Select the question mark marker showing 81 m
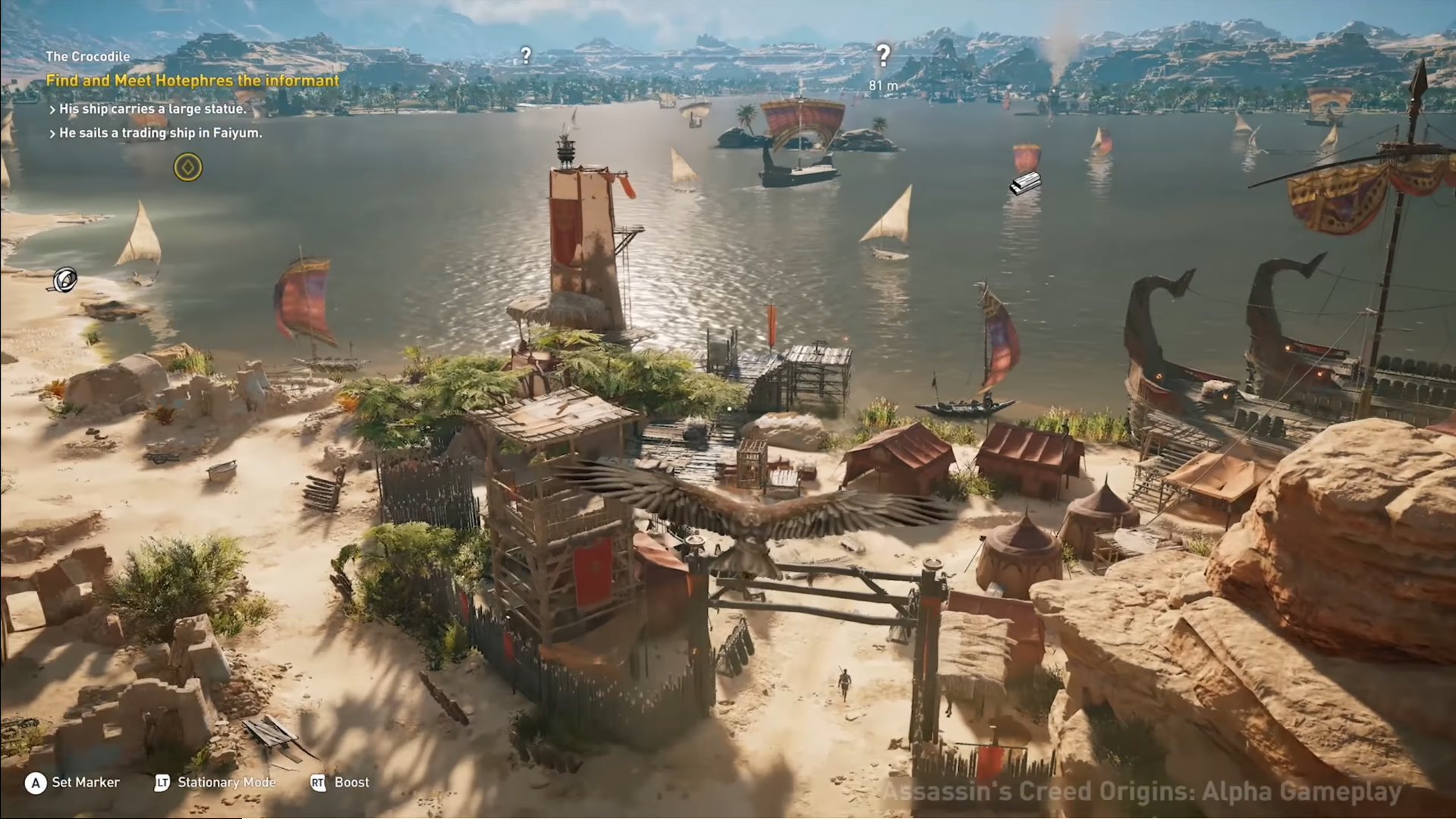Viewport: 1456px width, 819px height. 882,55
